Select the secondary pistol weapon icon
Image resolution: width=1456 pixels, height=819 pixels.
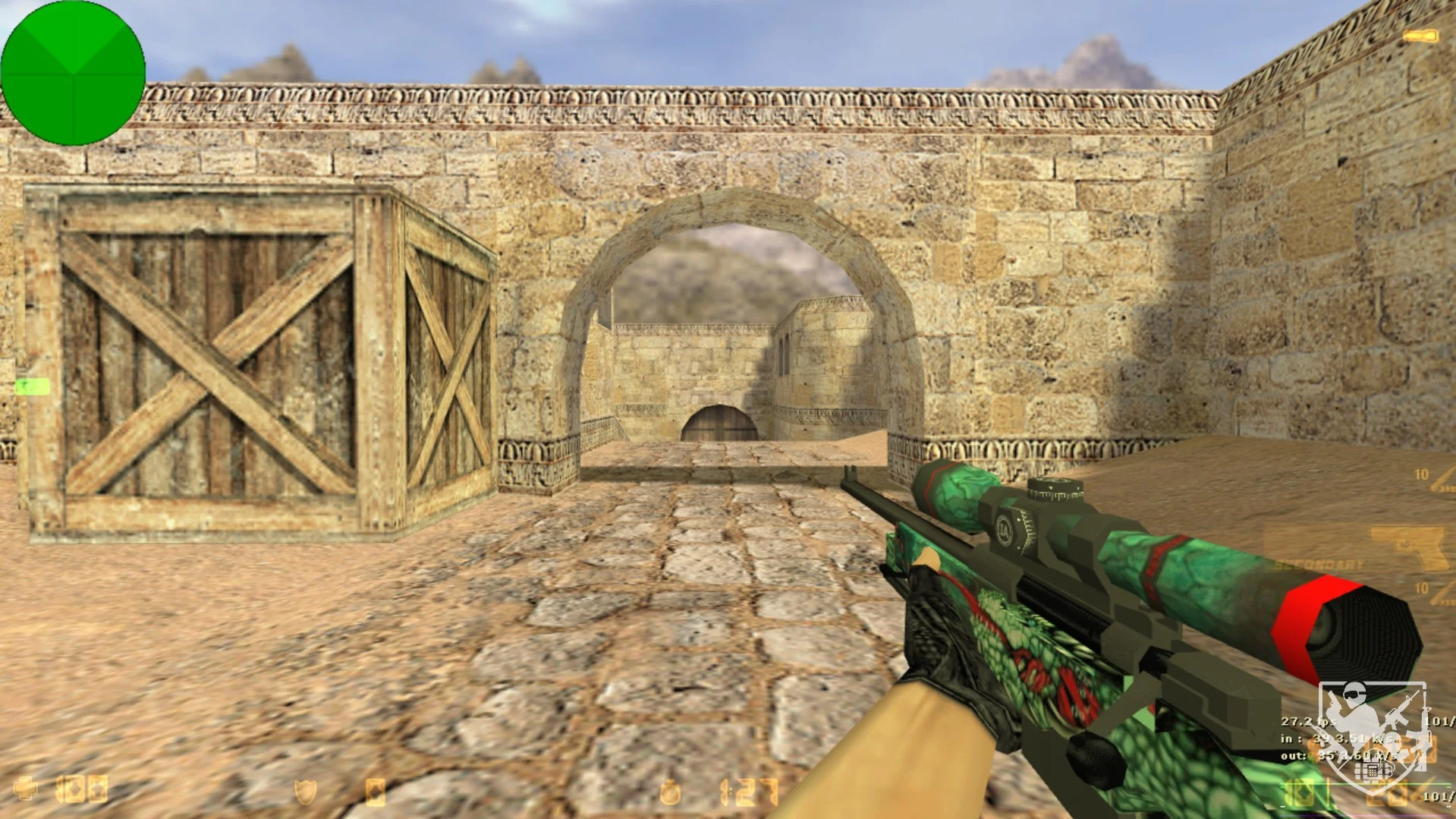[x=1410, y=547]
